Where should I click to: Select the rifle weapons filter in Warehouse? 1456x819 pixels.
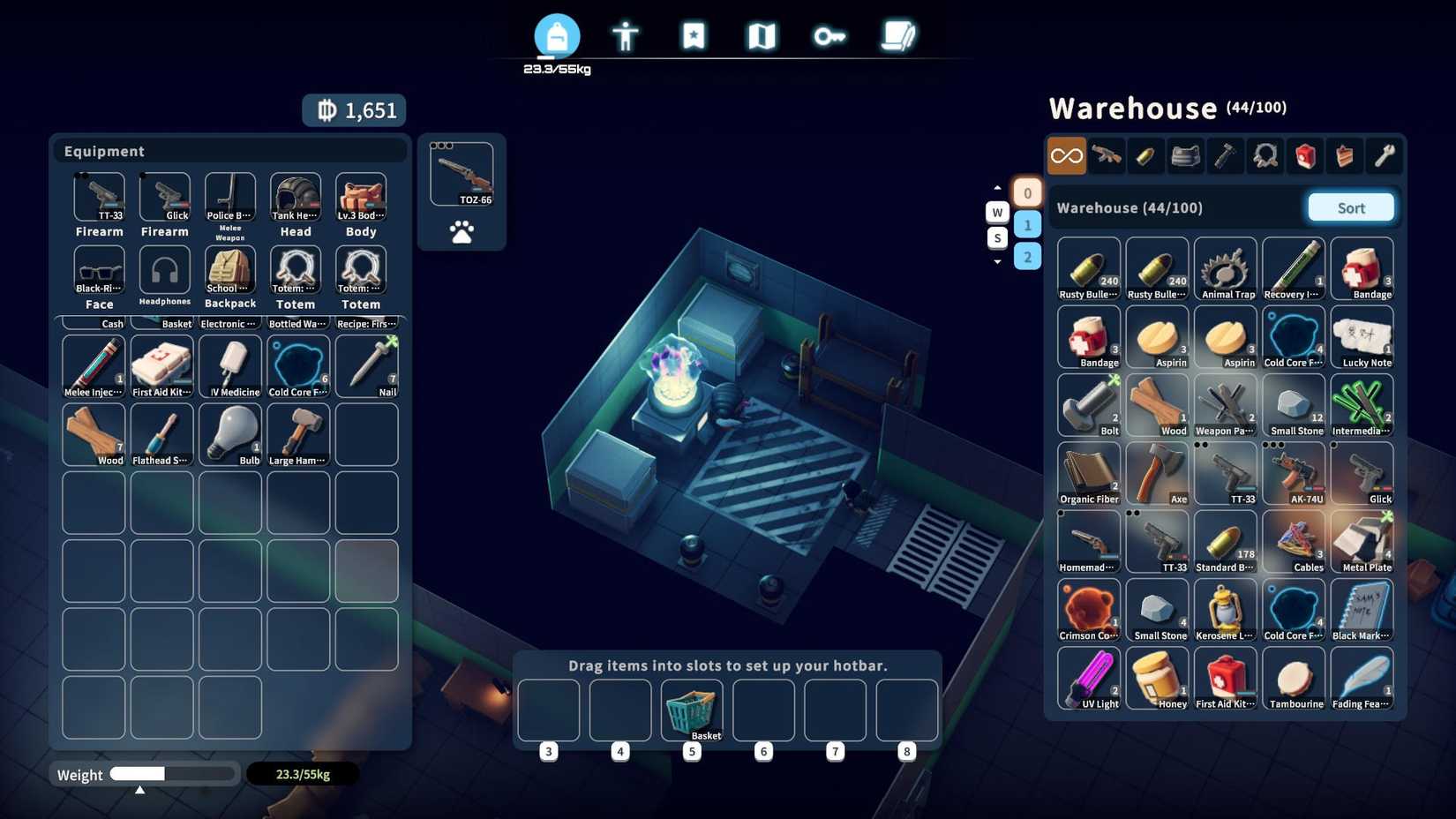coord(1107,155)
